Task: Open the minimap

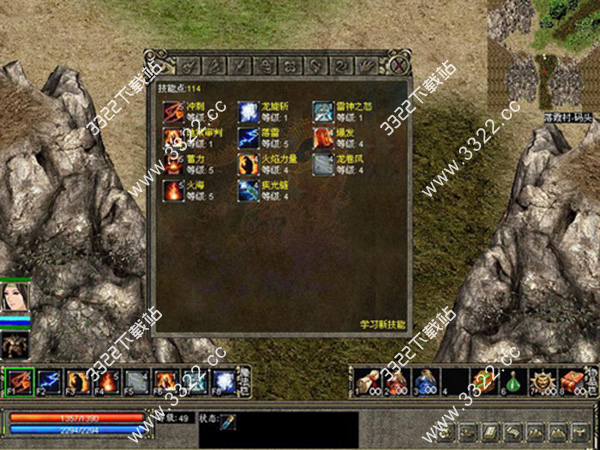Action: 543,55
